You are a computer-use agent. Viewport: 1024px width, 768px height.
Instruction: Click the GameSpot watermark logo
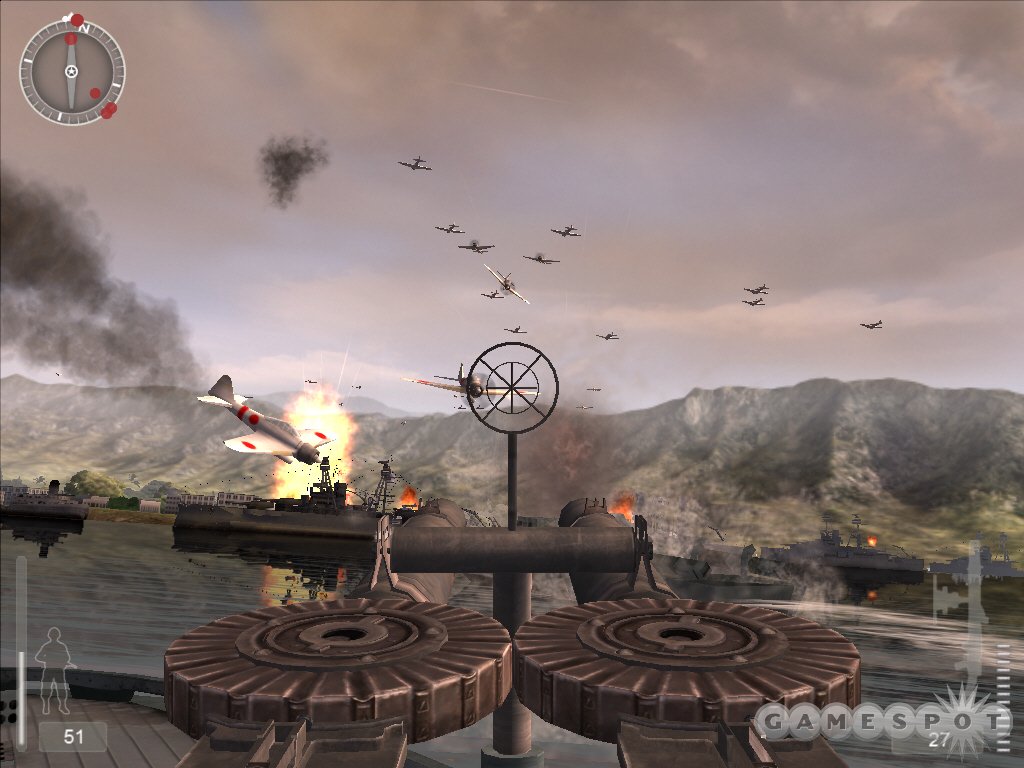(x=881, y=720)
